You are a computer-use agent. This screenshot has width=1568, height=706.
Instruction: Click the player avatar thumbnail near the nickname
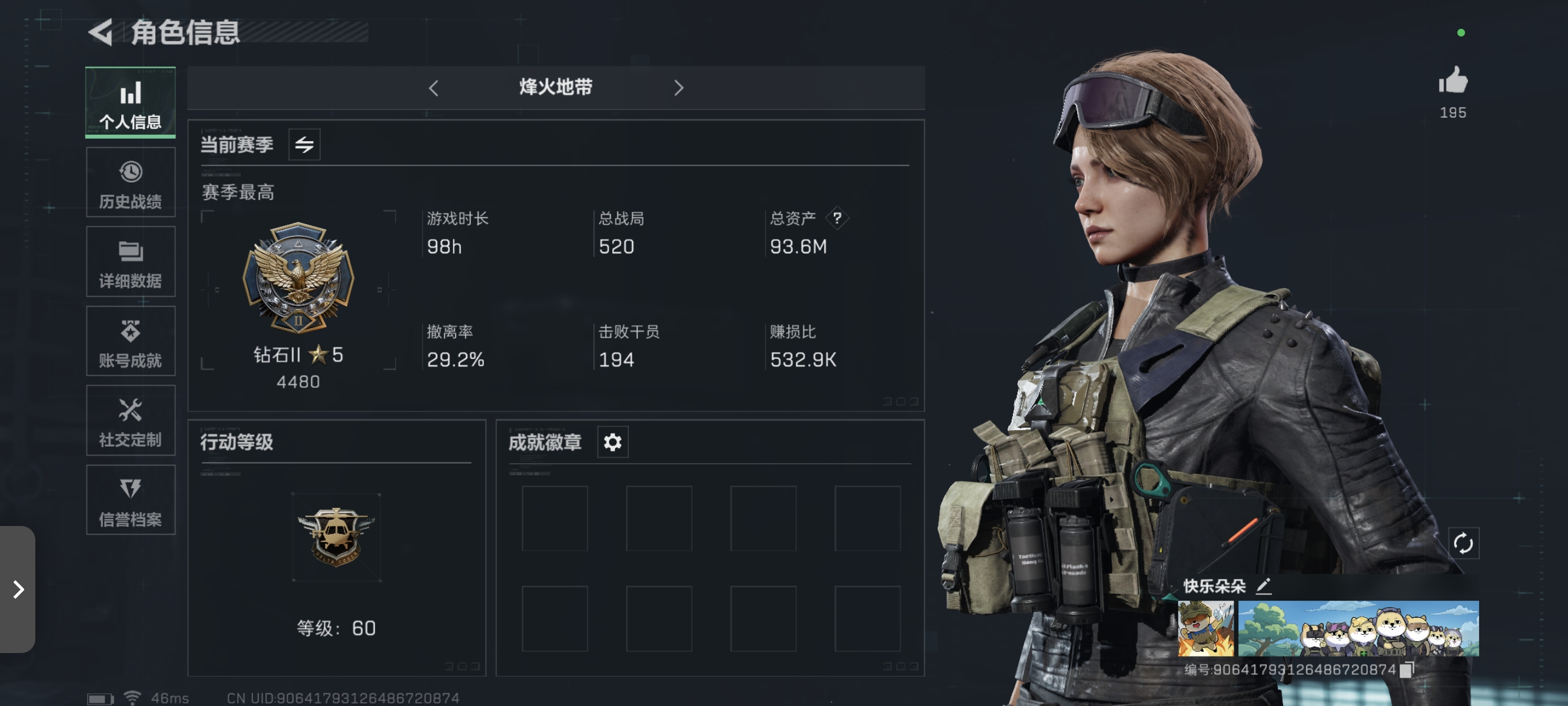point(1206,630)
